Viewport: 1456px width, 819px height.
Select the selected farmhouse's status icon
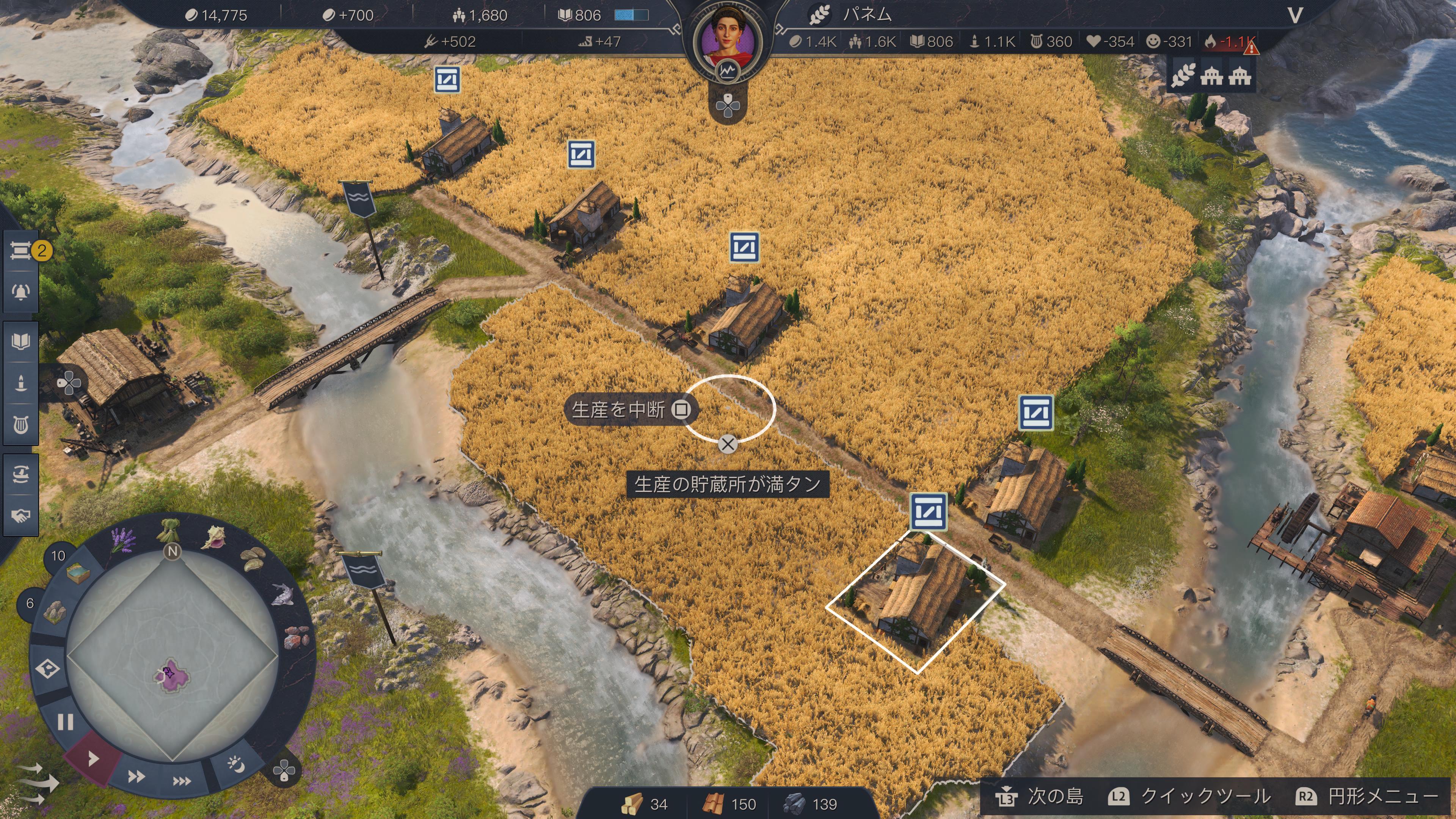coord(928,511)
